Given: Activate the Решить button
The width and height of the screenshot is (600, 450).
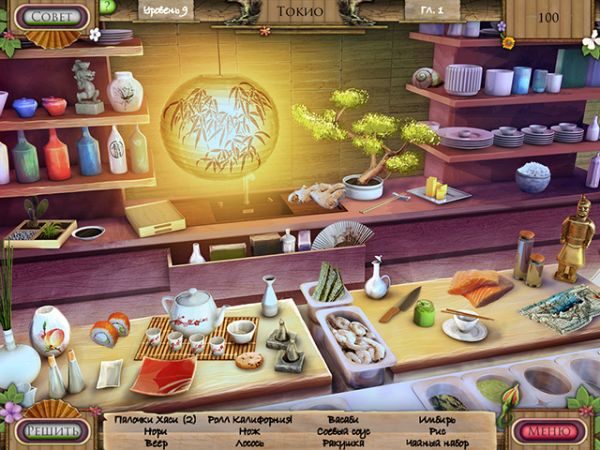Looking at the screenshot, I should (x=51, y=431).
